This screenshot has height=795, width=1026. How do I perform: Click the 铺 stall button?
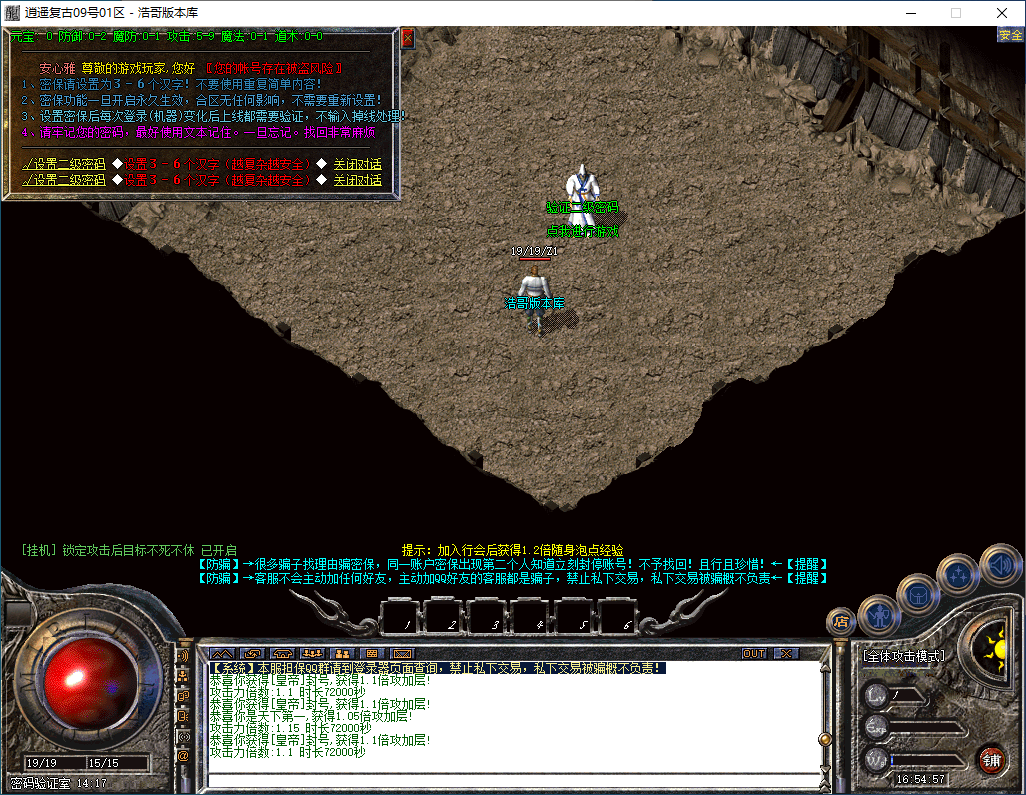(991, 758)
